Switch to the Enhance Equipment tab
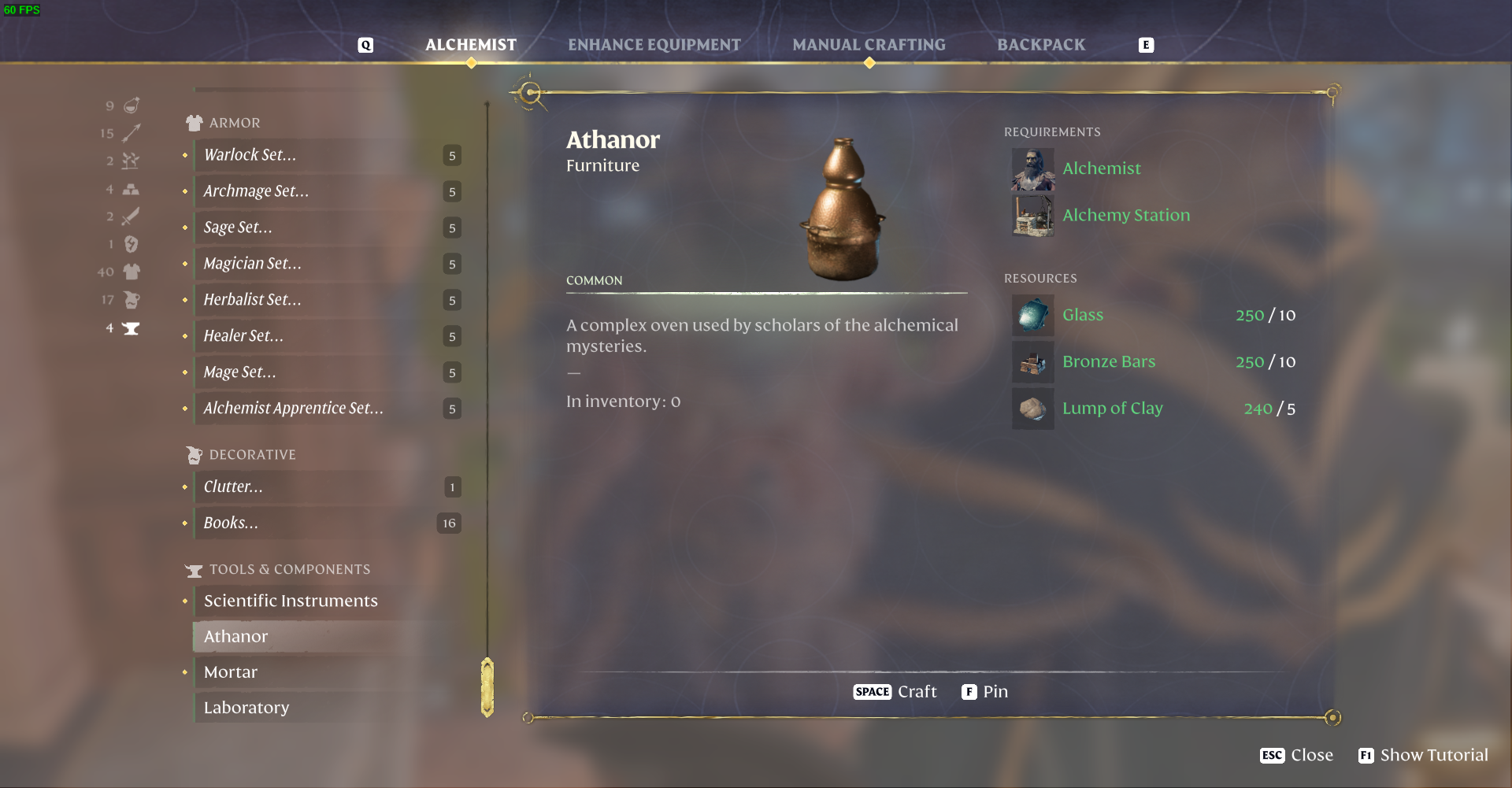This screenshot has height=788, width=1512. coord(654,45)
